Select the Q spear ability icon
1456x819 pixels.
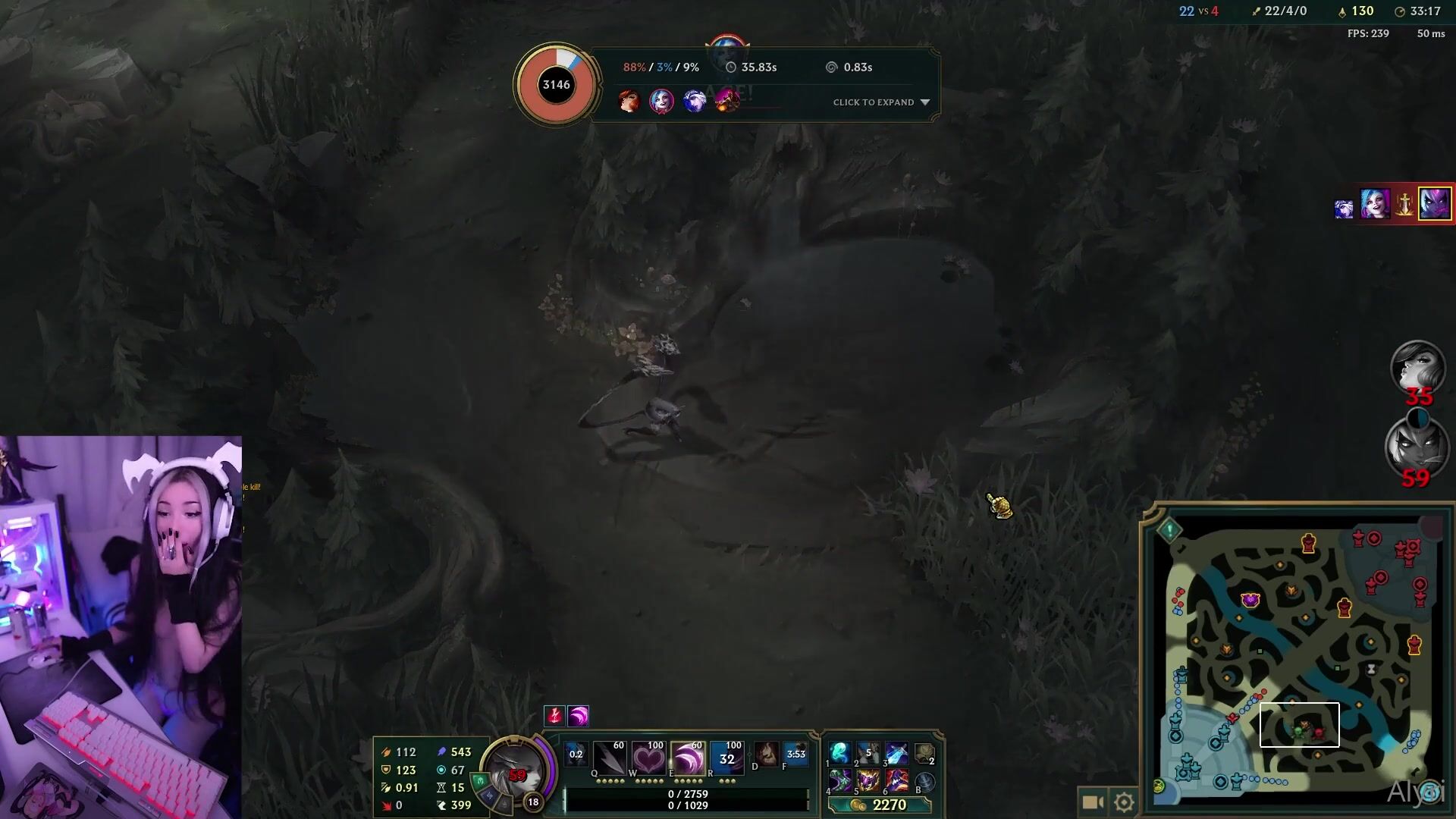[x=610, y=758]
